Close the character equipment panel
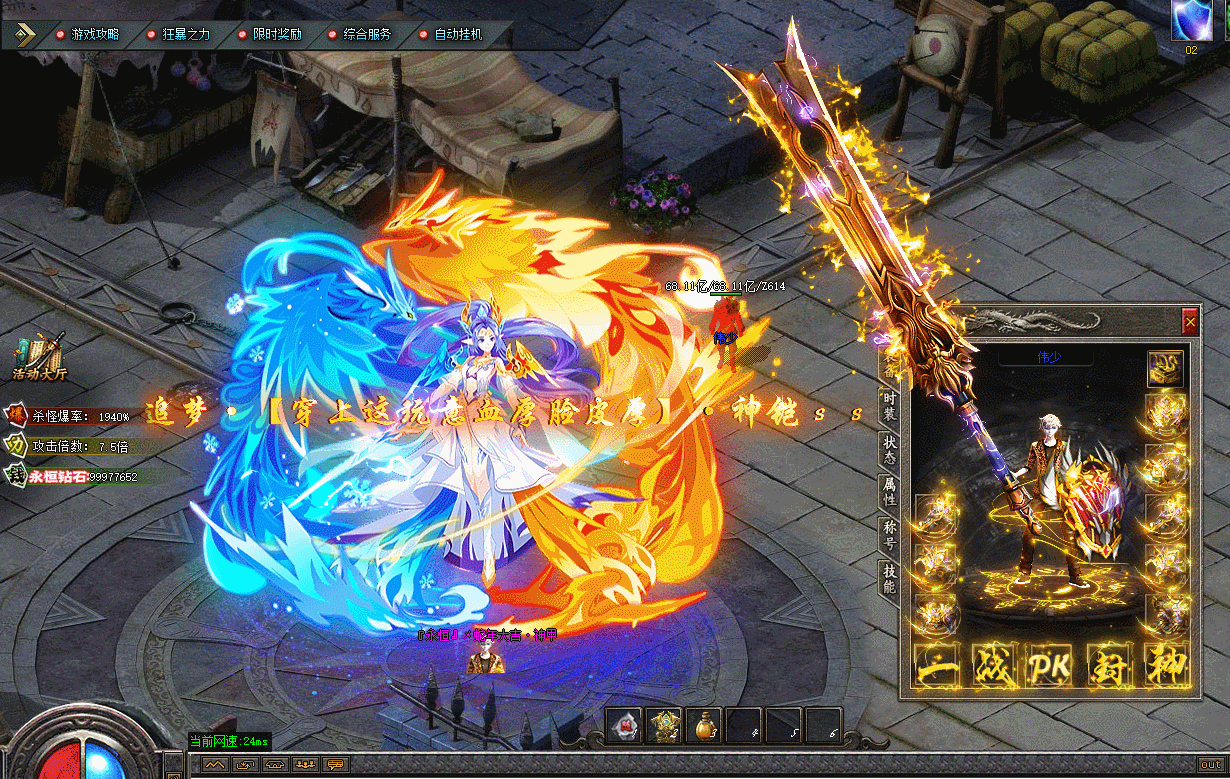The height and width of the screenshot is (779, 1230). pos(1189,322)
